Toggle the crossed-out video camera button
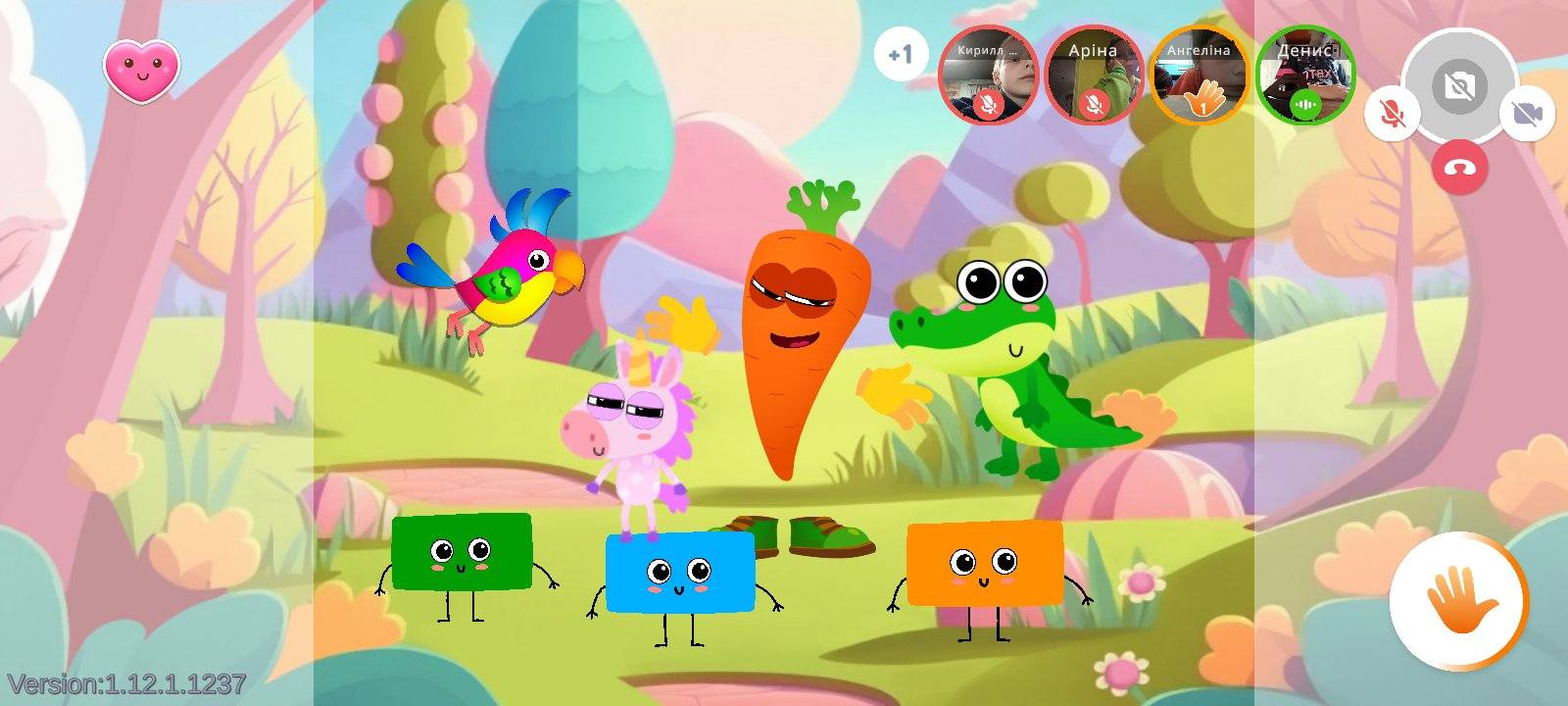 point(1527,114)
